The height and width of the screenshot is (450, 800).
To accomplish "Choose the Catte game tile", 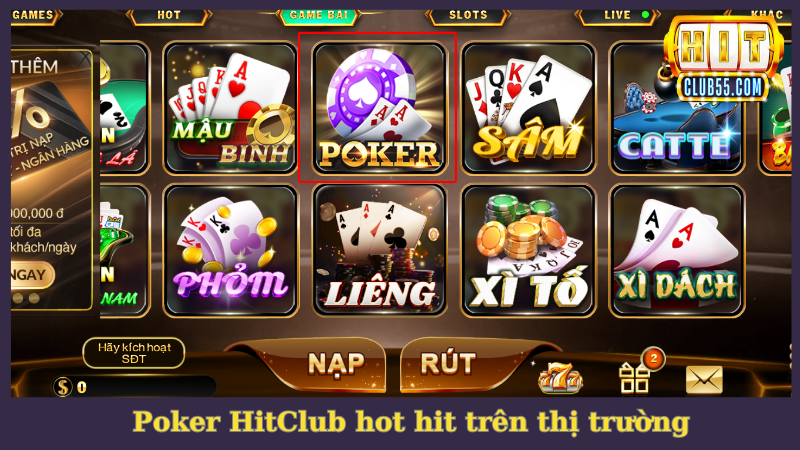I will pos(675,108).
